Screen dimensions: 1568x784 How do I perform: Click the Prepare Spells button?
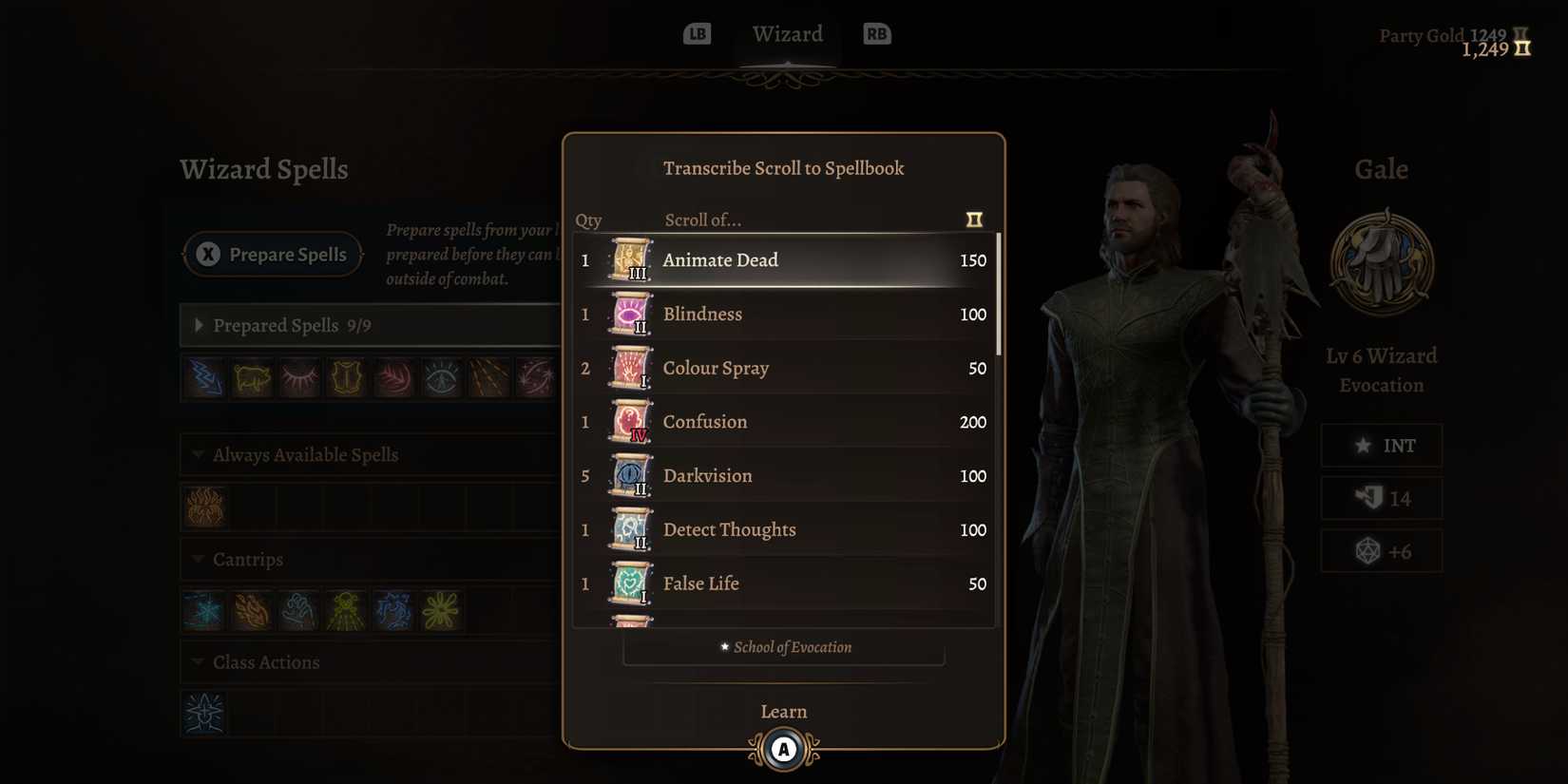(273, 254)
